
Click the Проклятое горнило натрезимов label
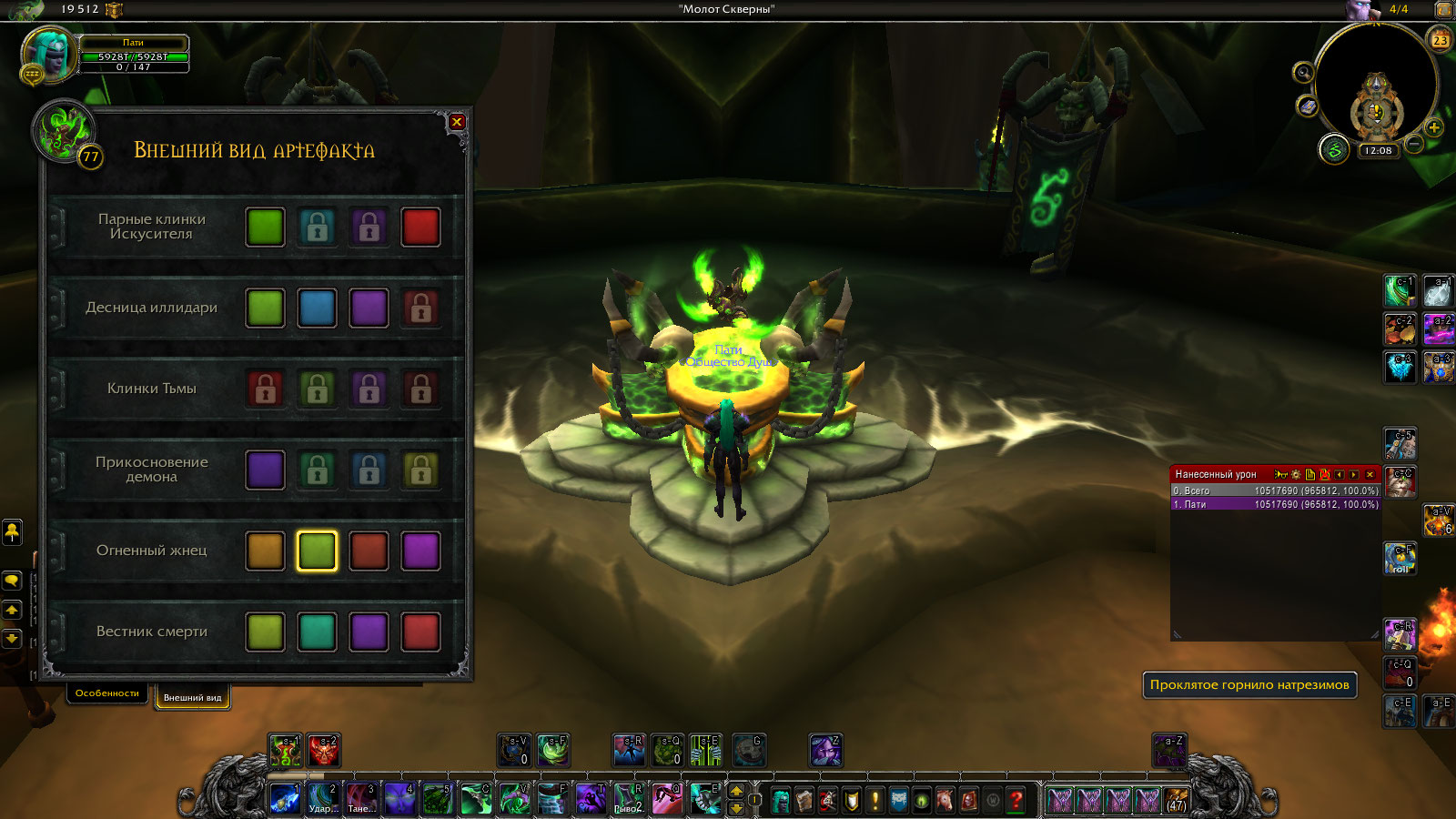click(1249, 685)
